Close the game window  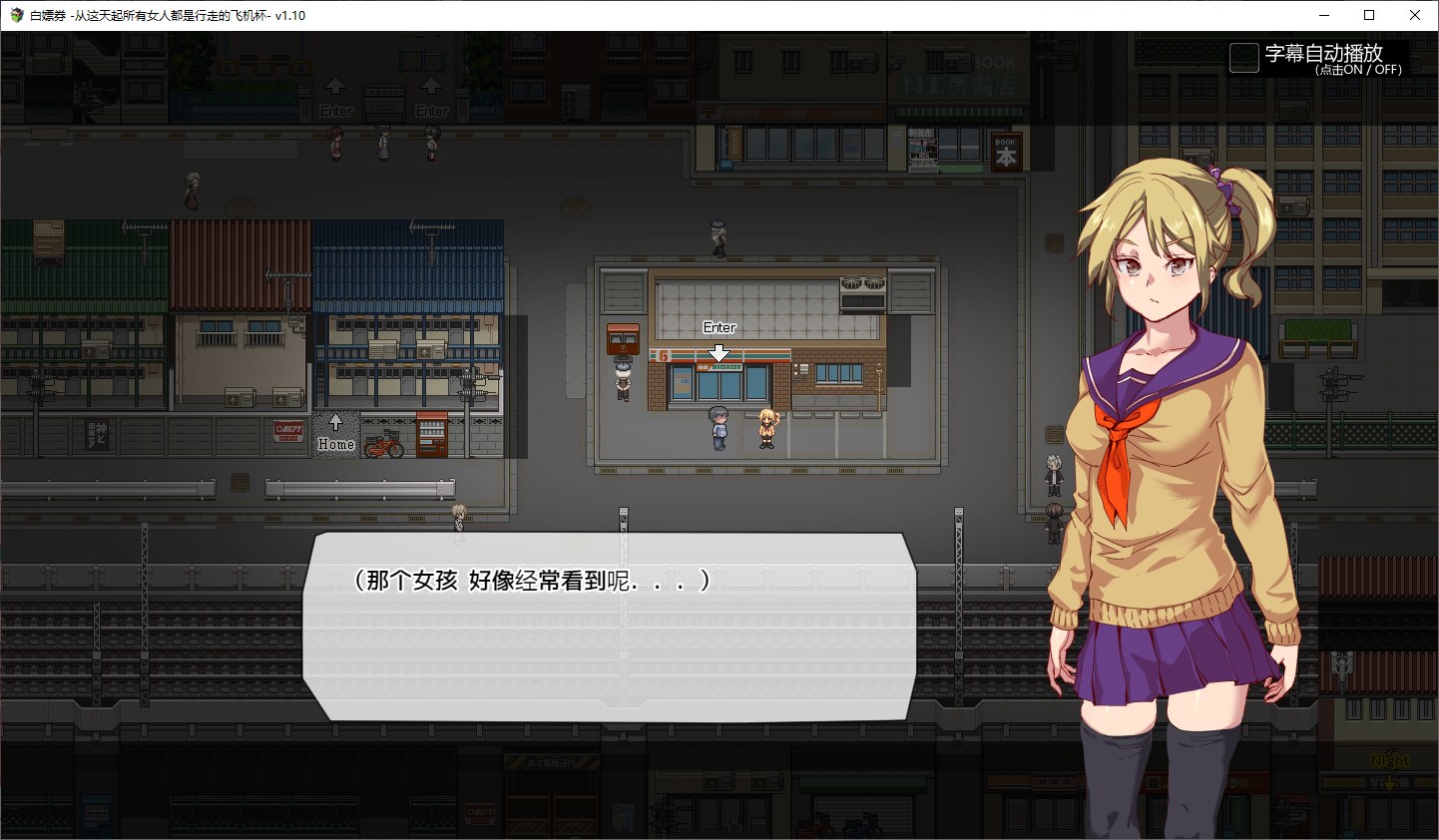tap(1414, 15)
